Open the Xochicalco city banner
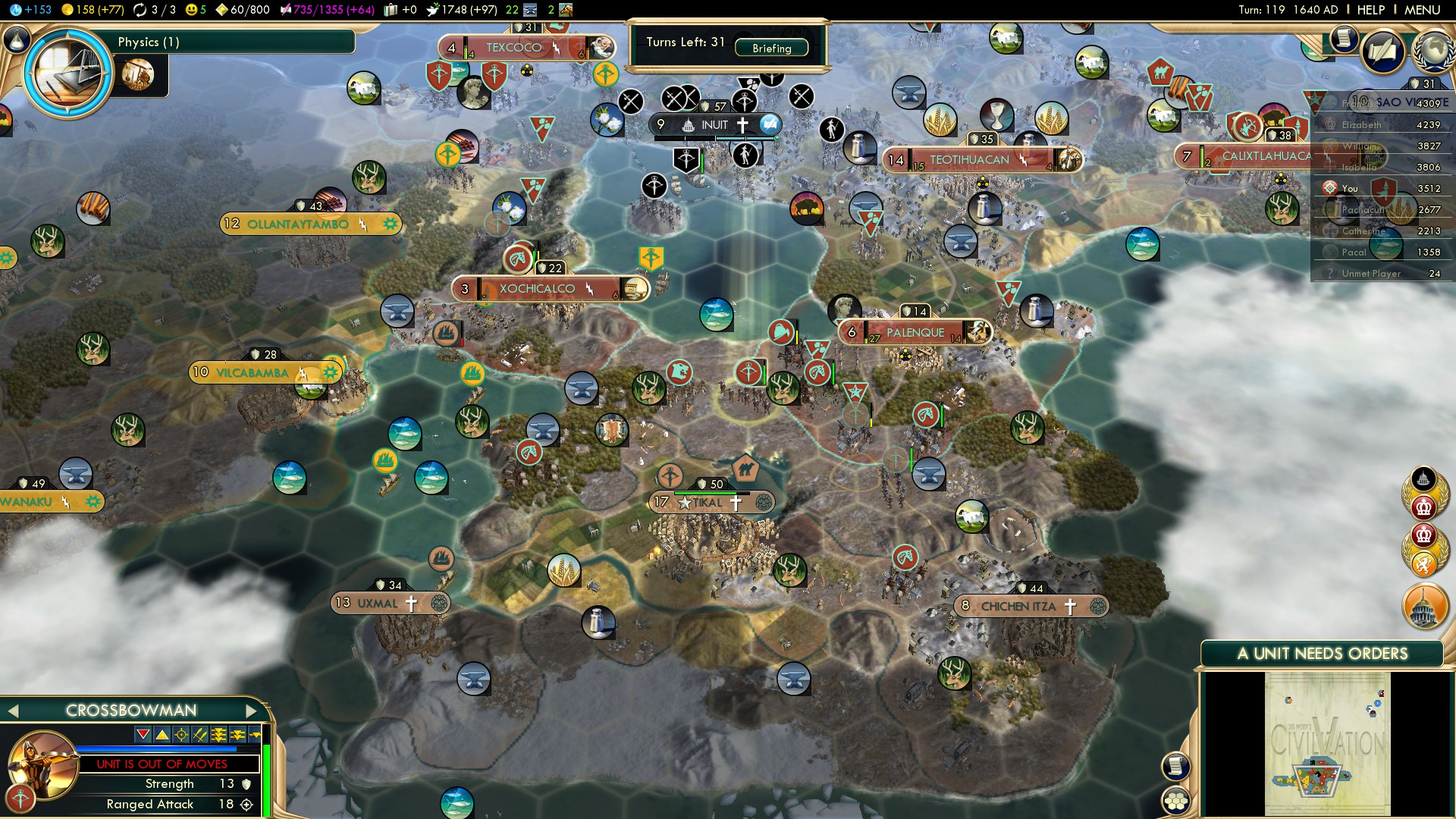Image resolution: width=1456 pixels, height=819 pixels. (x=537, y=289)
